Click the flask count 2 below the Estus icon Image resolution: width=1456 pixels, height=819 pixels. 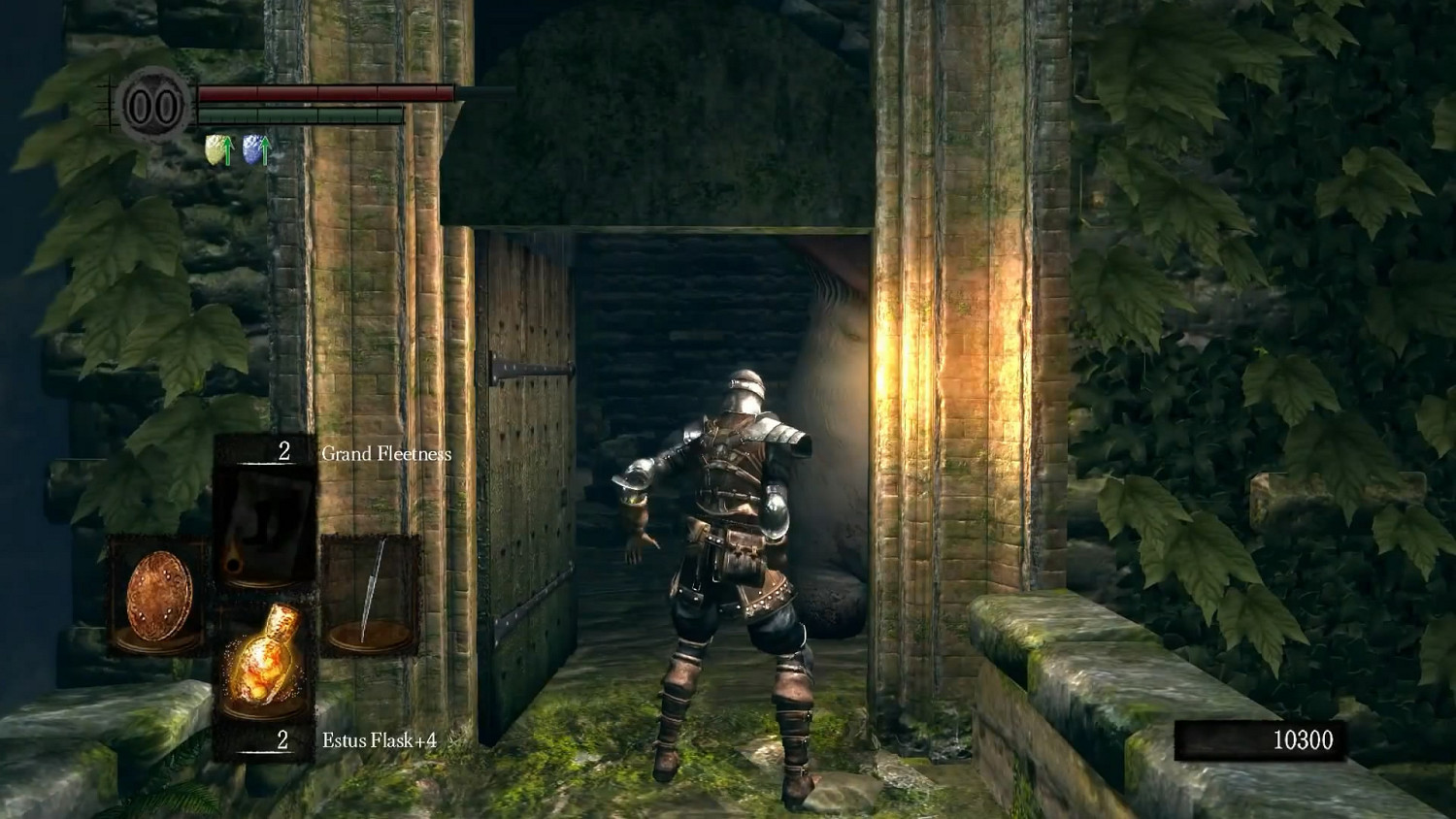(x=282, y=739)
